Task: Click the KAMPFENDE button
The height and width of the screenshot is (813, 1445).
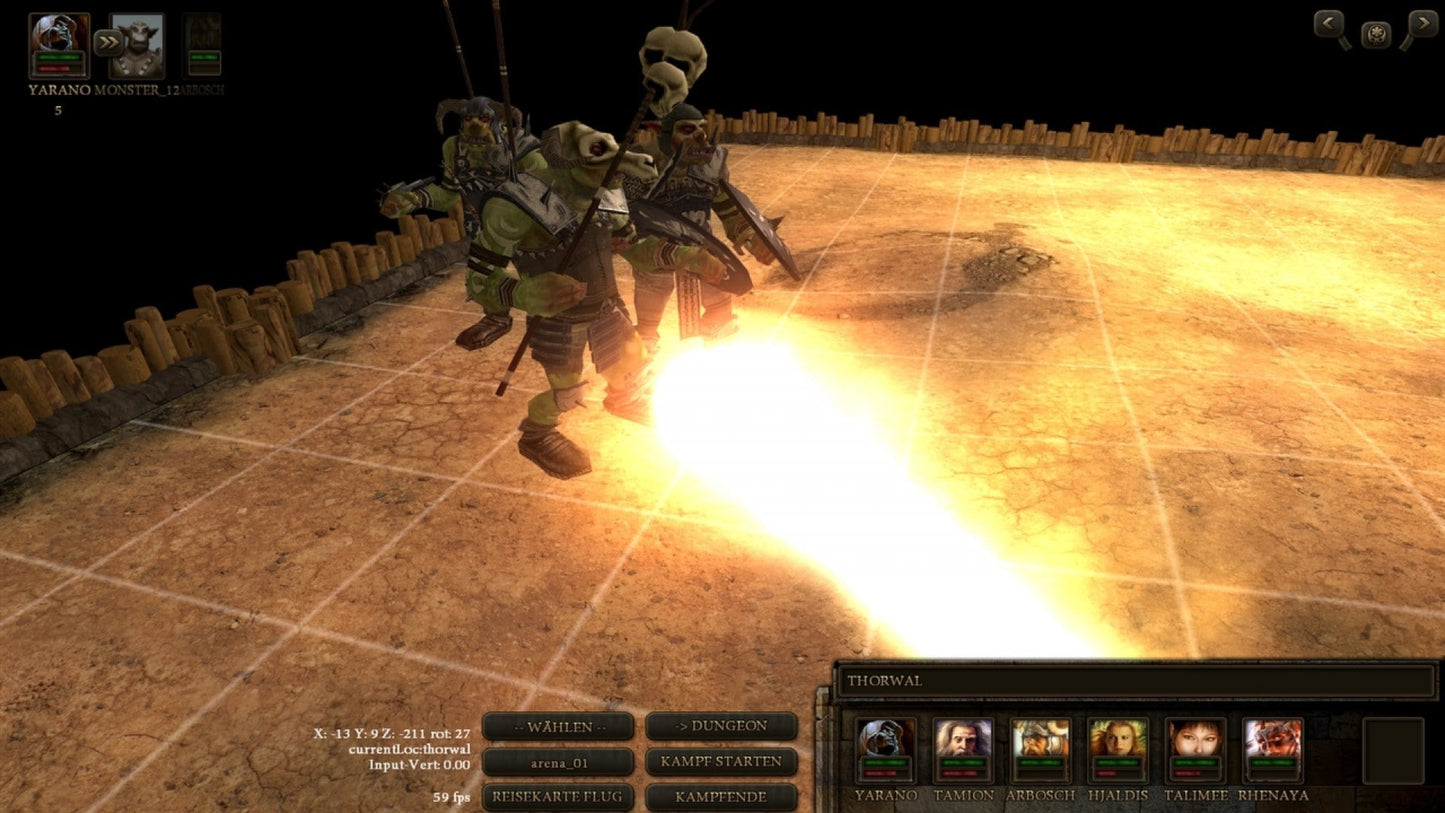Action: pyautogui.click(x=721, y=797)
